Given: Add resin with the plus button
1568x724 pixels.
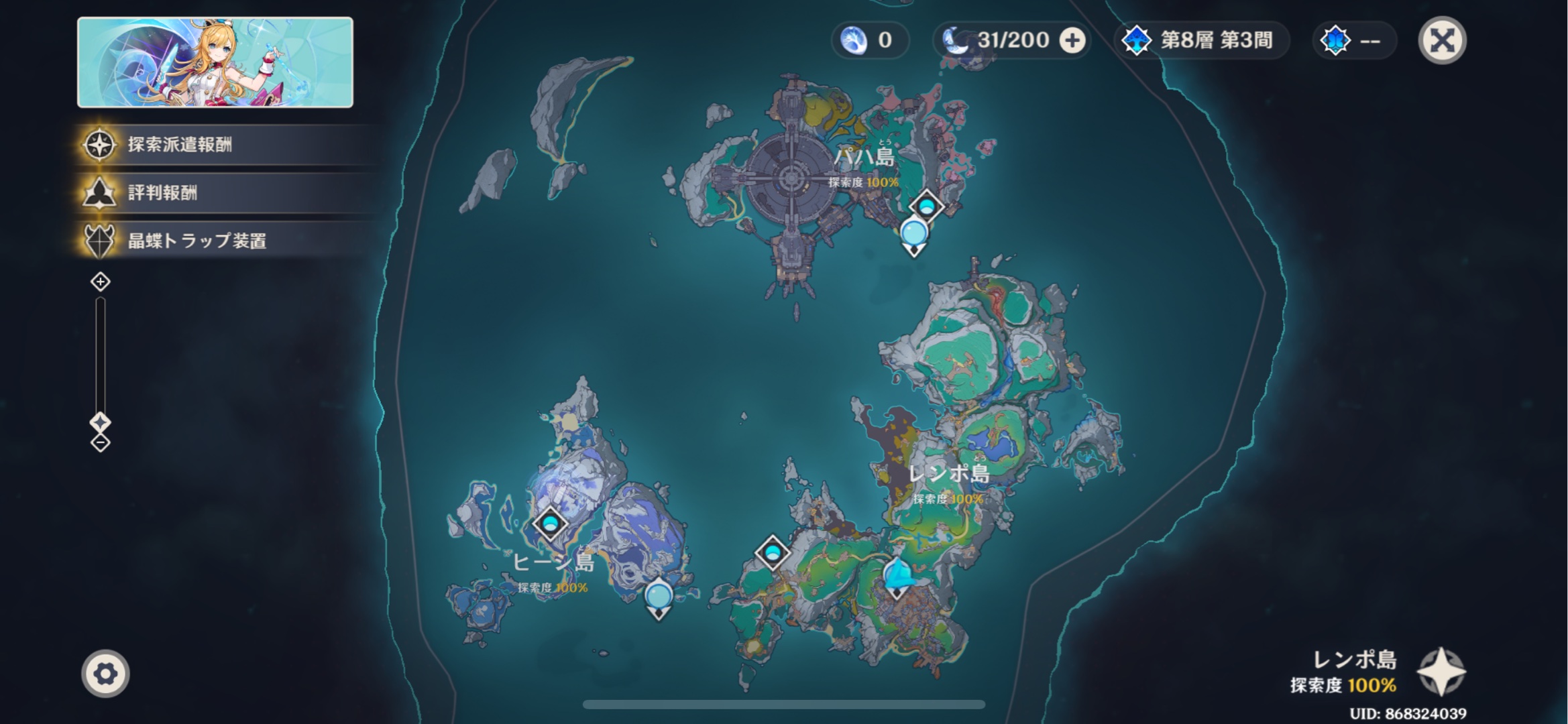Looking at the screenshot, I should [x=1072, y=41].
